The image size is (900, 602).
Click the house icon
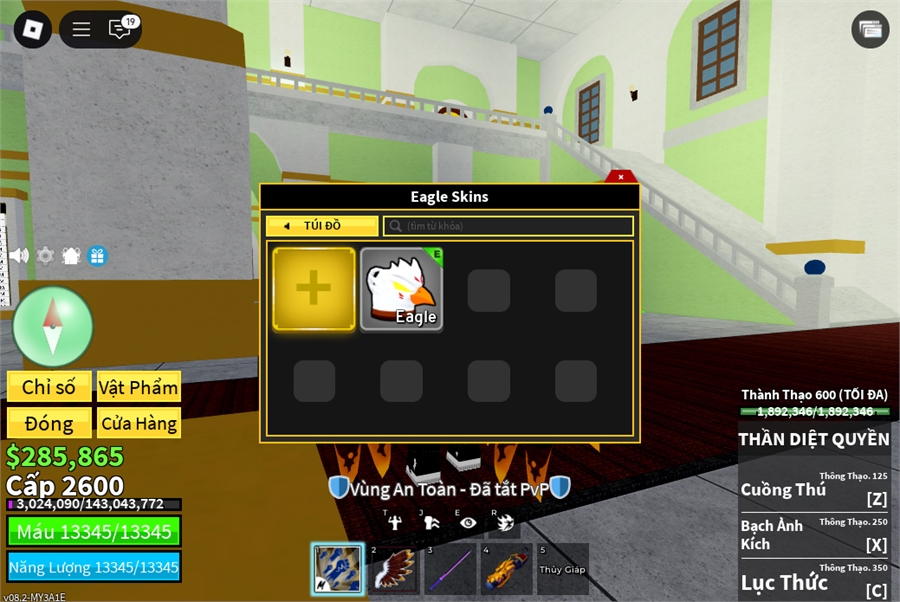pyautogui.click(x=71, y=255)
